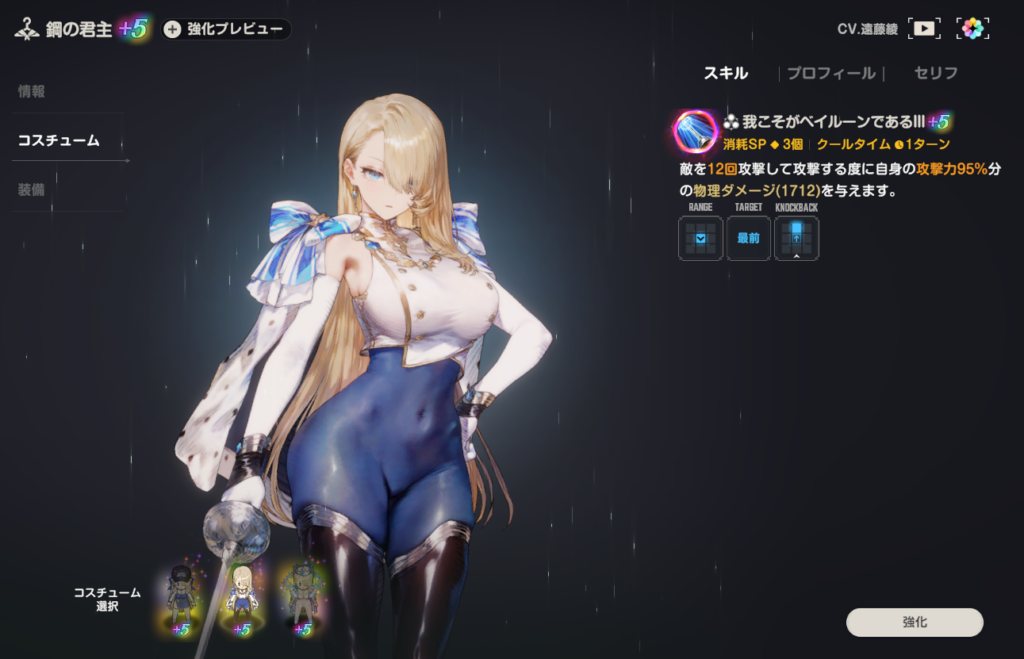Screen dimensions: 1024x659
Task: Switch to the スキル skill tab
Action: point(726,73)
